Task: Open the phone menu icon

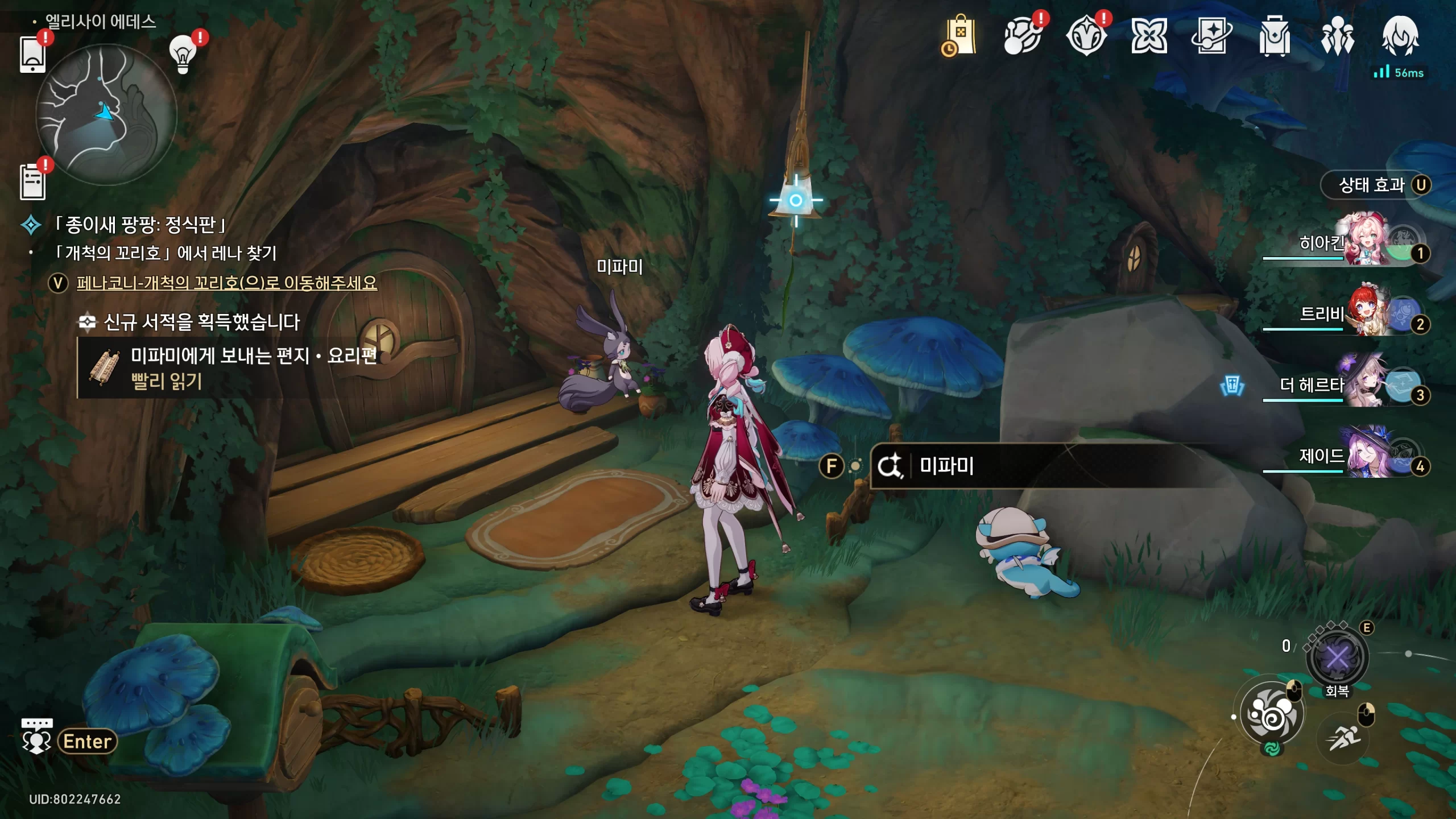Action: click(32, 54)
